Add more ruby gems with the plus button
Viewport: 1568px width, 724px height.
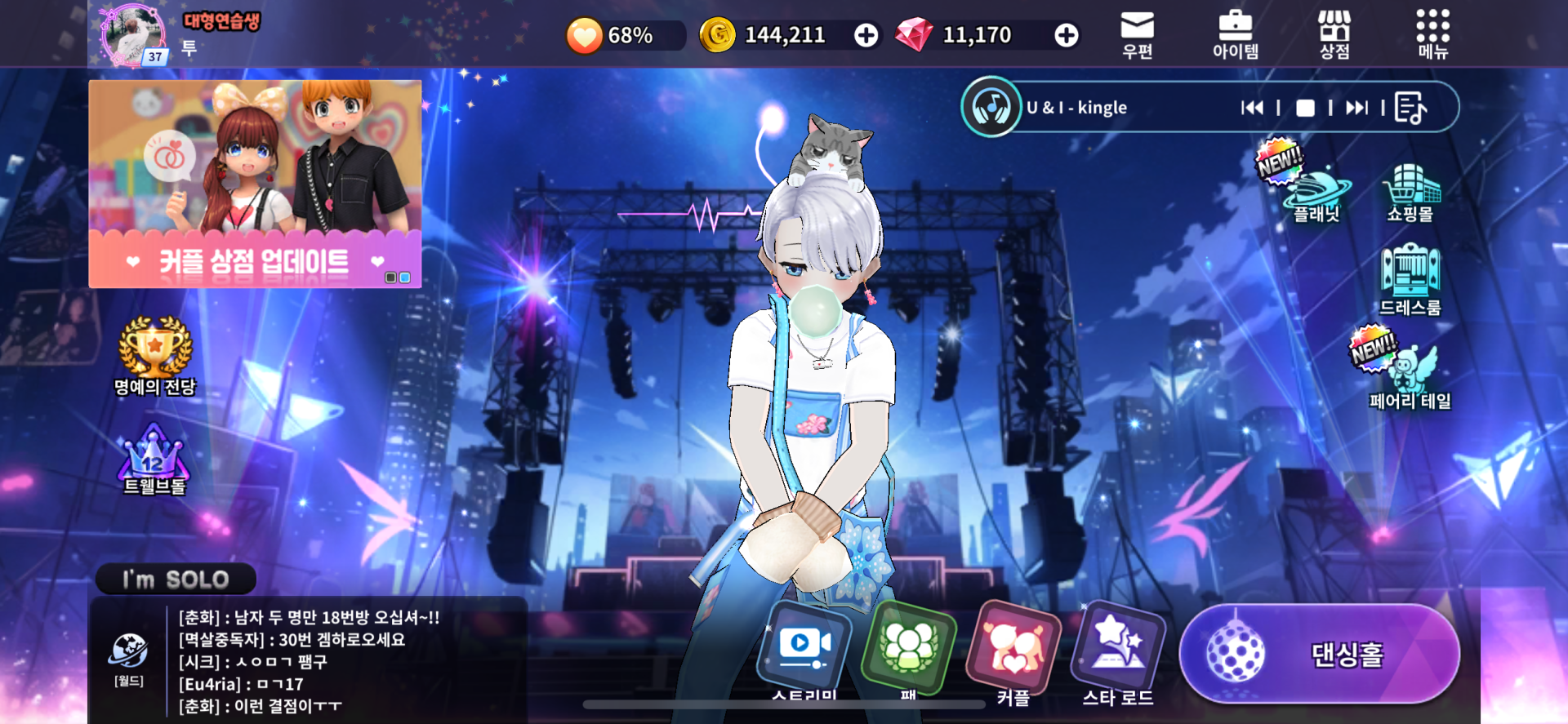click(x=1066, y=35)
